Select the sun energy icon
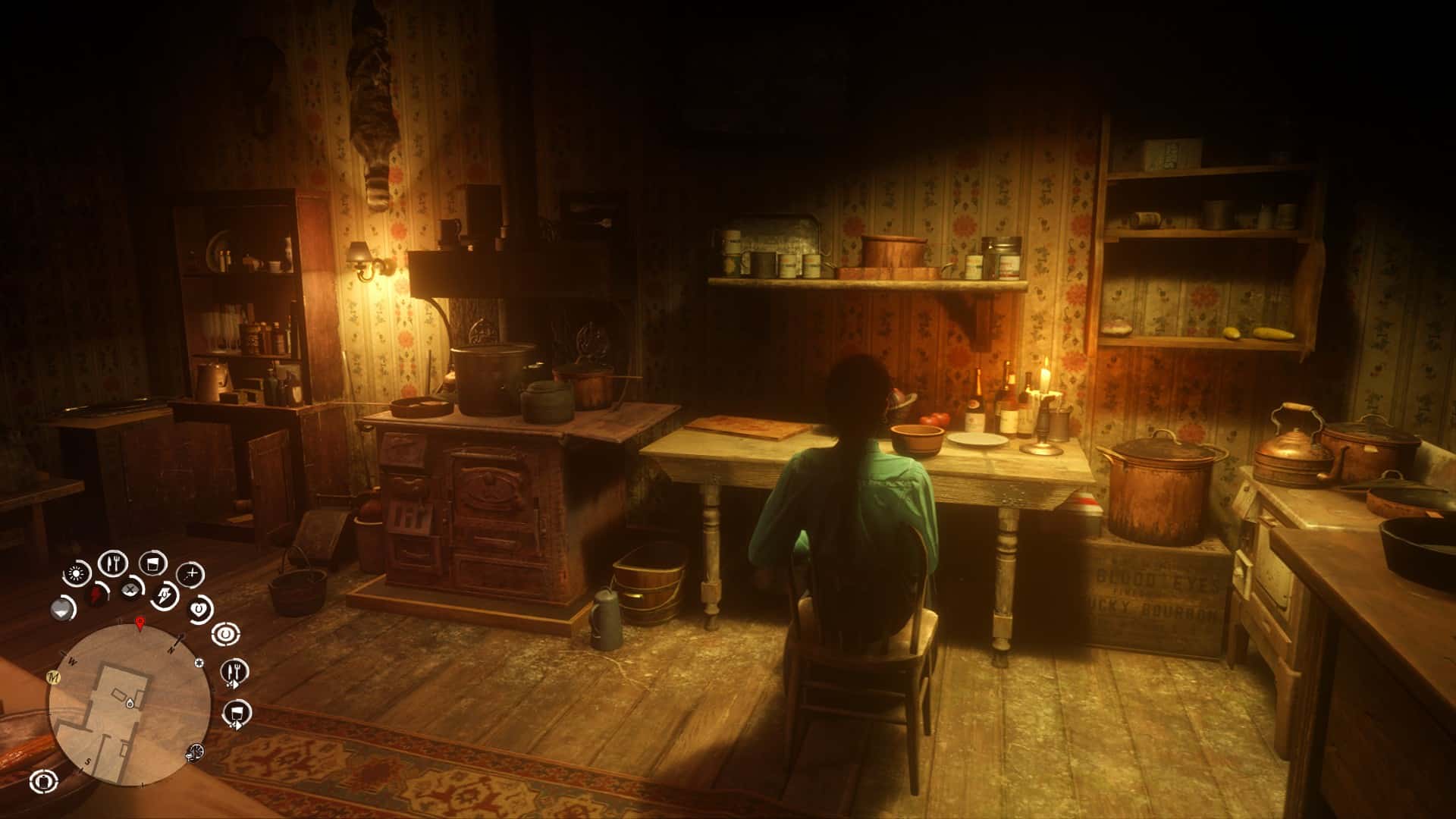This screenshot has width=1456, height=819. (x=76, y=573)
